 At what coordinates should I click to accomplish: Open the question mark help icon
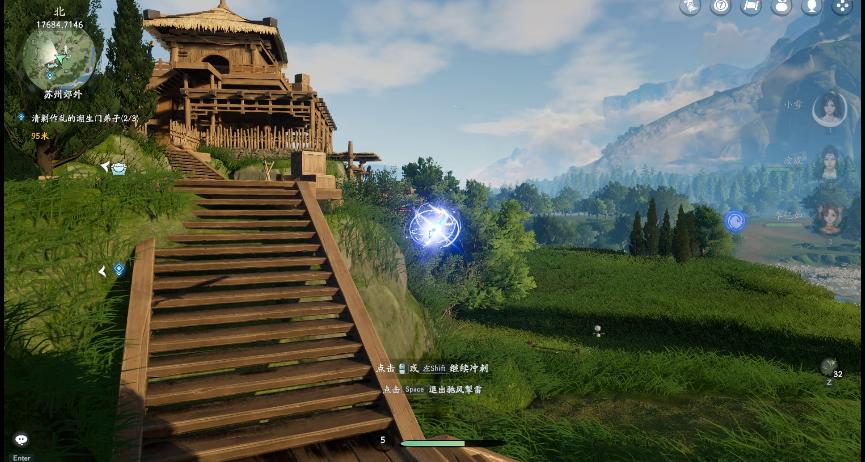click(x=720, y=7)
